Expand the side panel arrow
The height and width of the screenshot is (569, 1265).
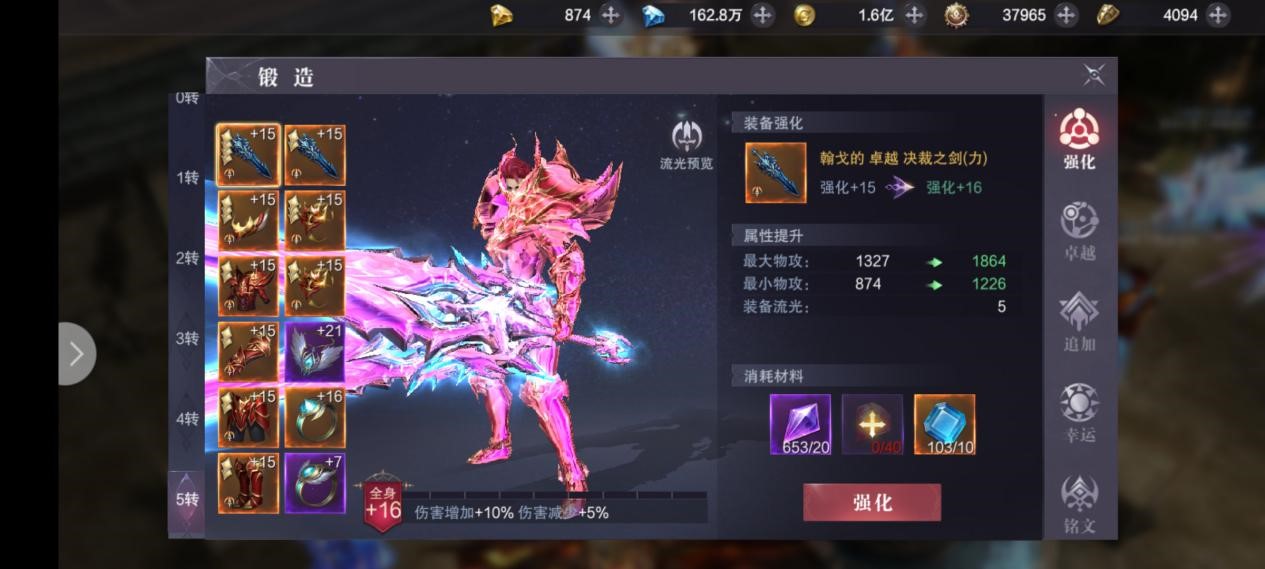[x=76, y=353]
